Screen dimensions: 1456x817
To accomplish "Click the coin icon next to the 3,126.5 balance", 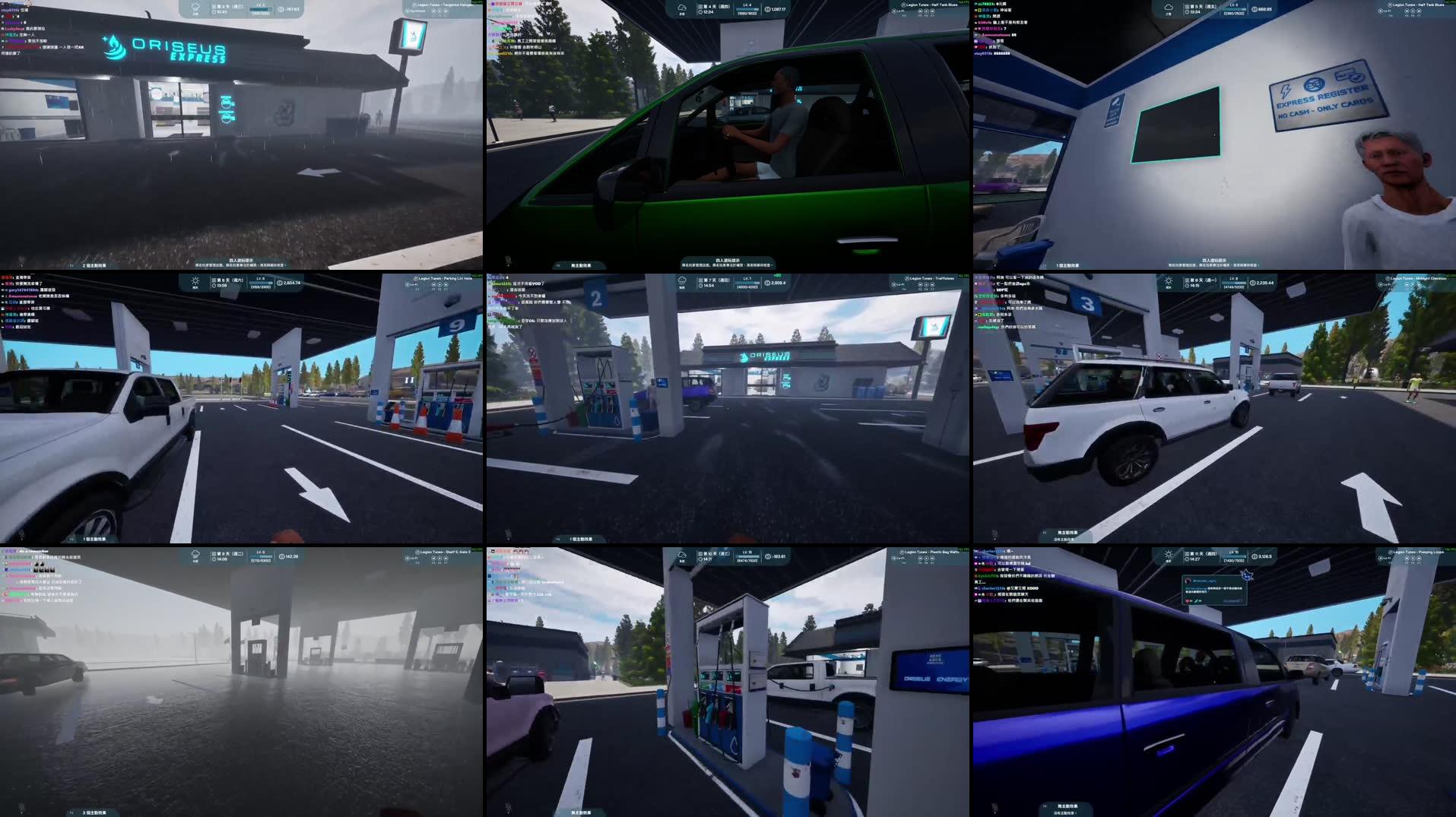I will click(x=1254, y=556).
